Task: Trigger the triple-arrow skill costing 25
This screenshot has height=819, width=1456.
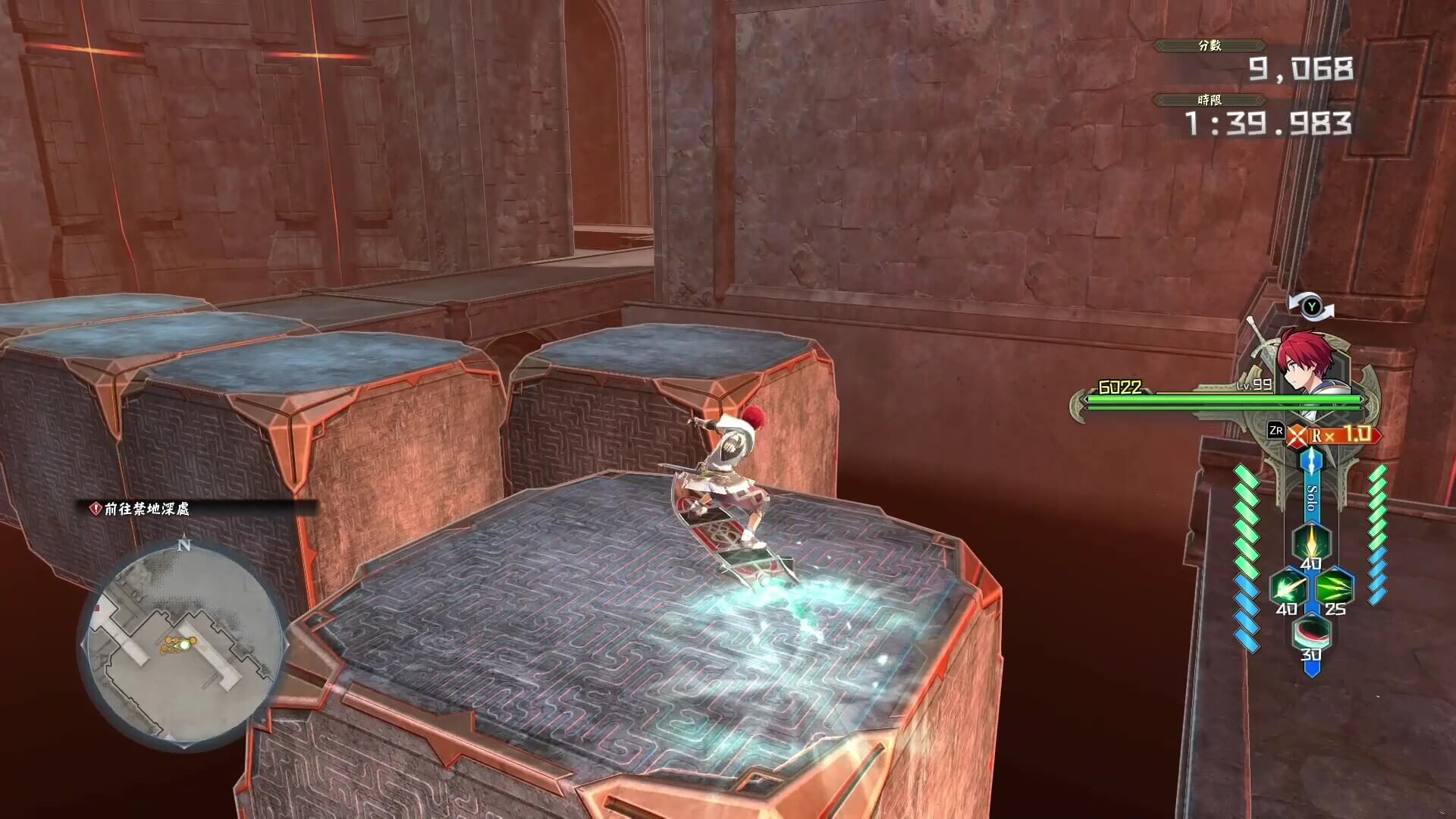Action: [x=1335, y=585]
